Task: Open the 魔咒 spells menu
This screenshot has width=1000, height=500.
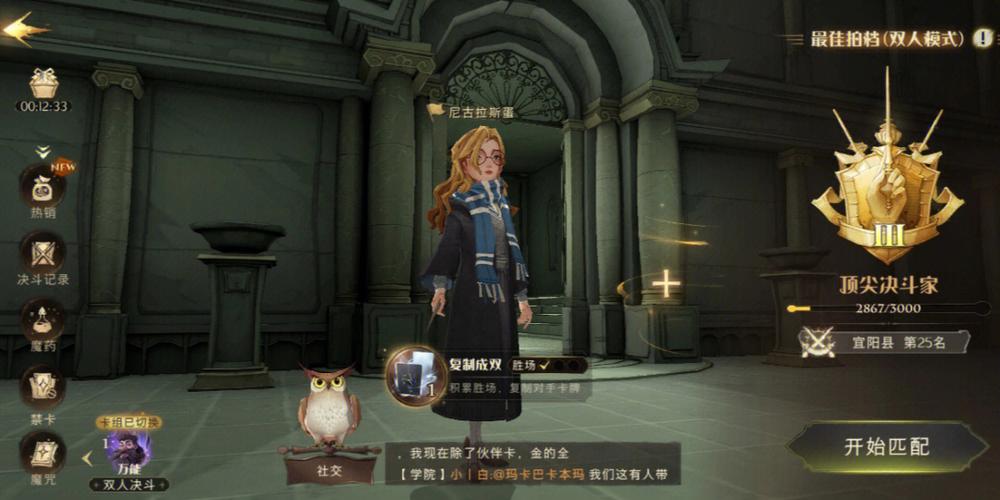Action: tap(43, 455)
